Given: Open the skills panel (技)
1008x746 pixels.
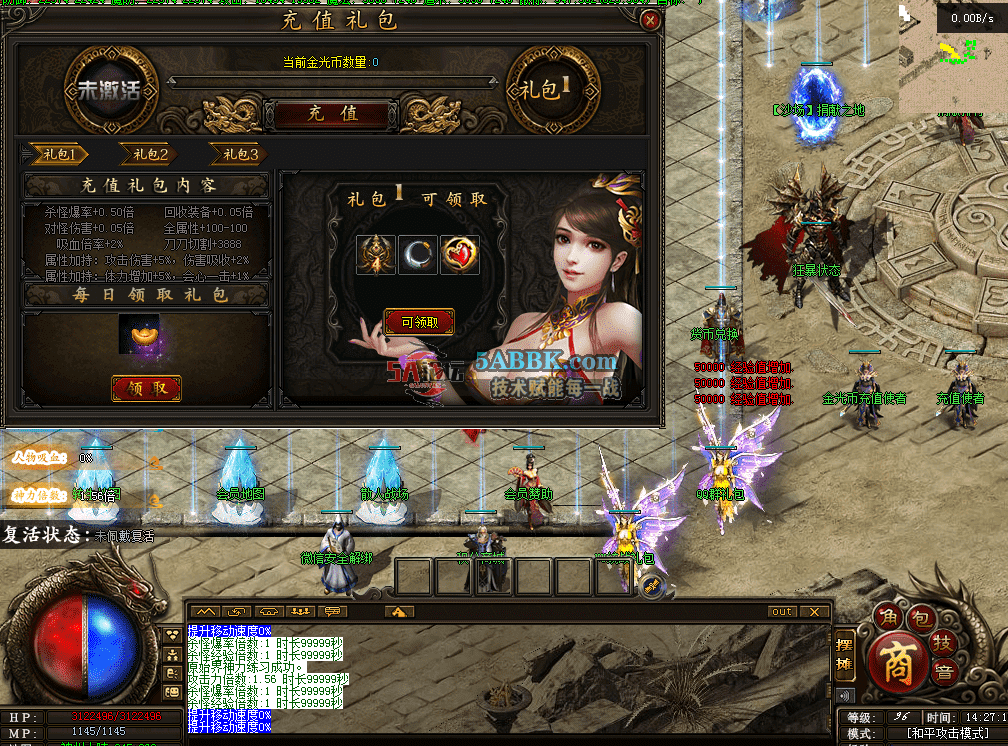Looking at the screenshot, I should pyautogui.click(x=941, y=641).
